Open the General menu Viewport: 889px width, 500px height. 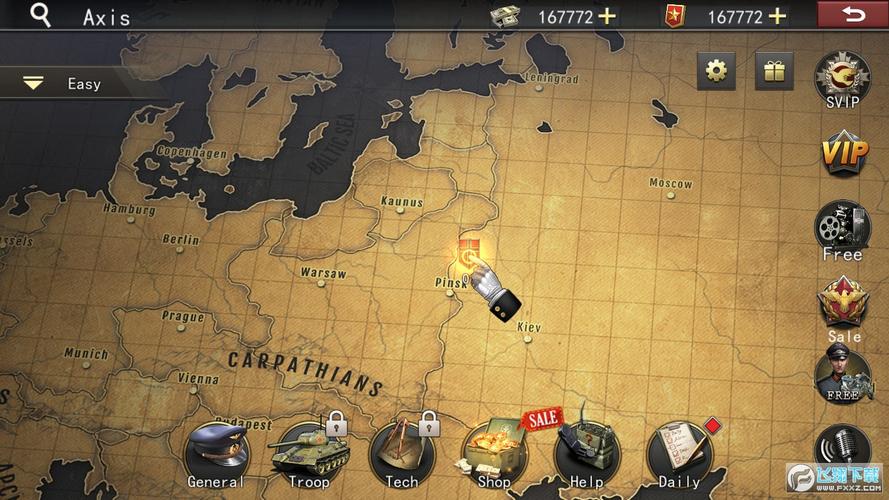click(x=215, y=455)
